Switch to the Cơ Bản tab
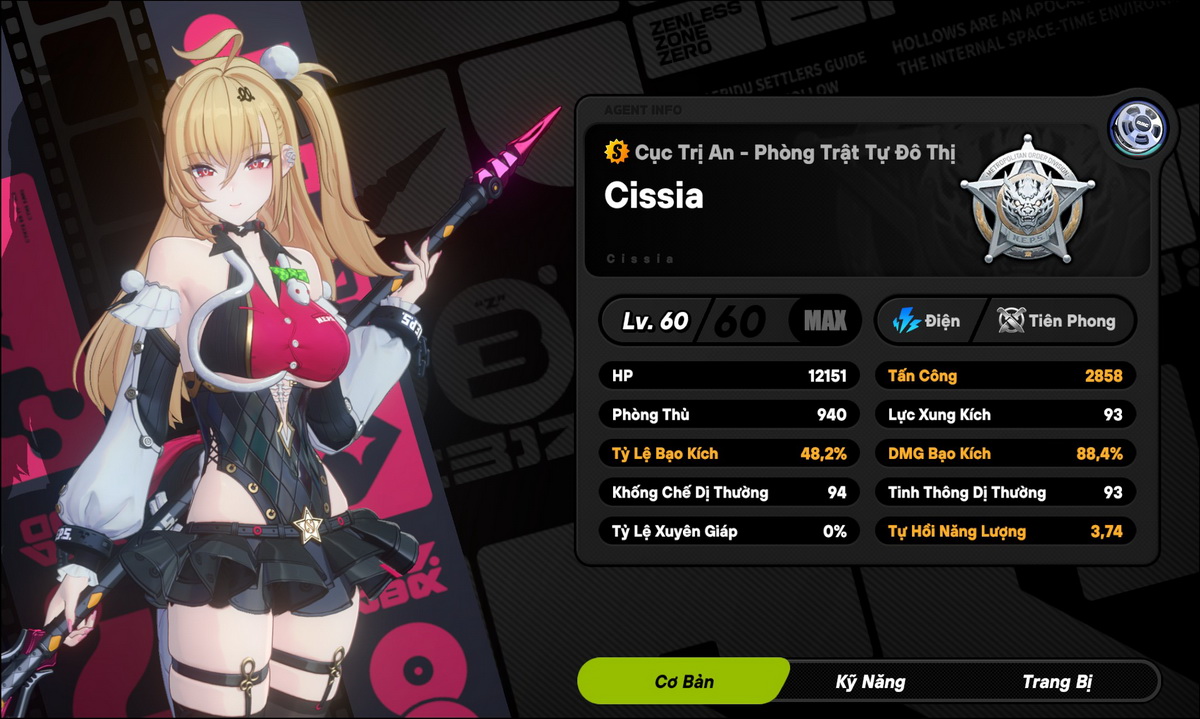Screen dimensions: 1200x719 (684, 682)
